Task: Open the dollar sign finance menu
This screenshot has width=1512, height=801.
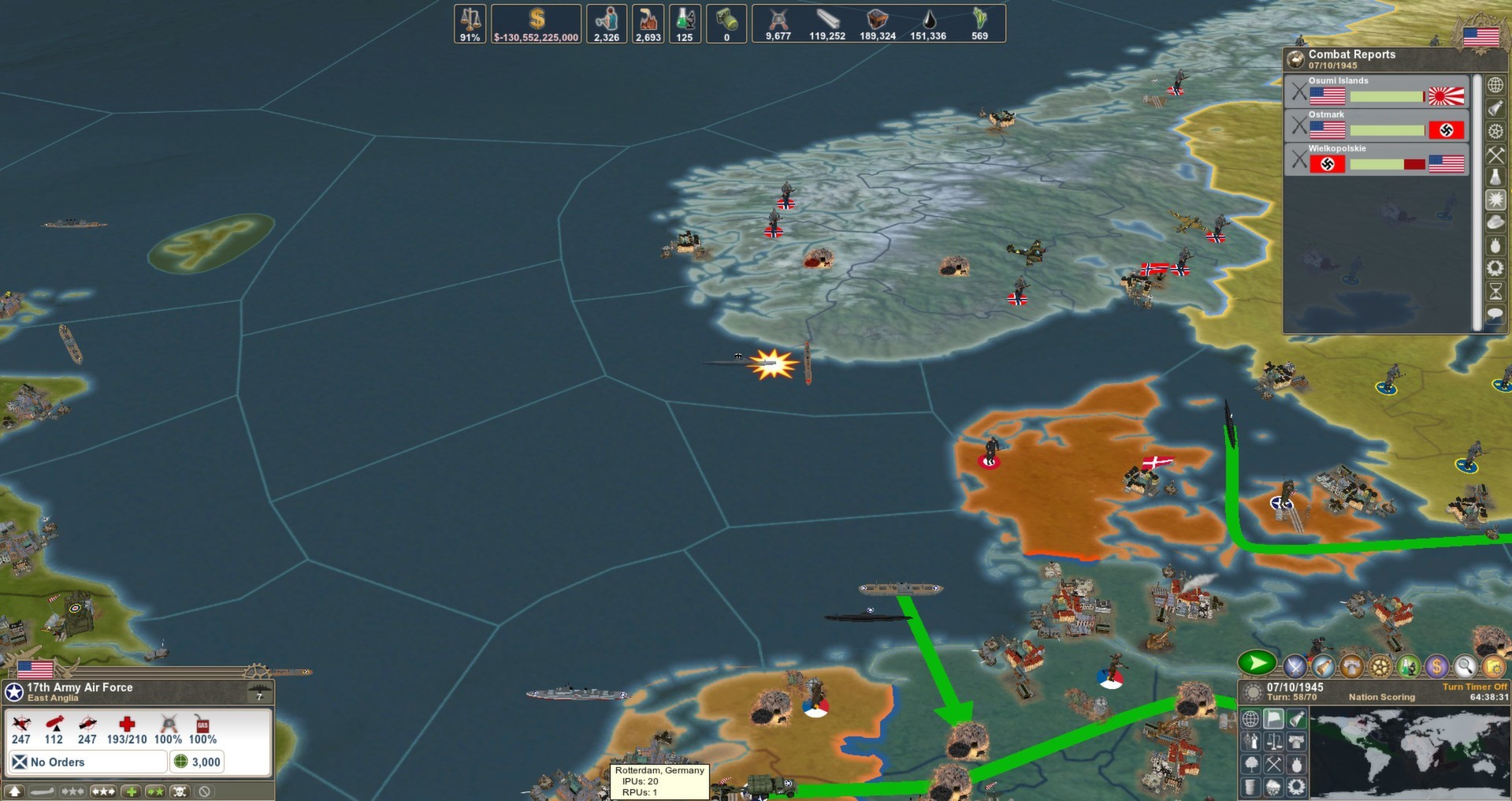Action: pyautogui.click(x=1436, y=667)
